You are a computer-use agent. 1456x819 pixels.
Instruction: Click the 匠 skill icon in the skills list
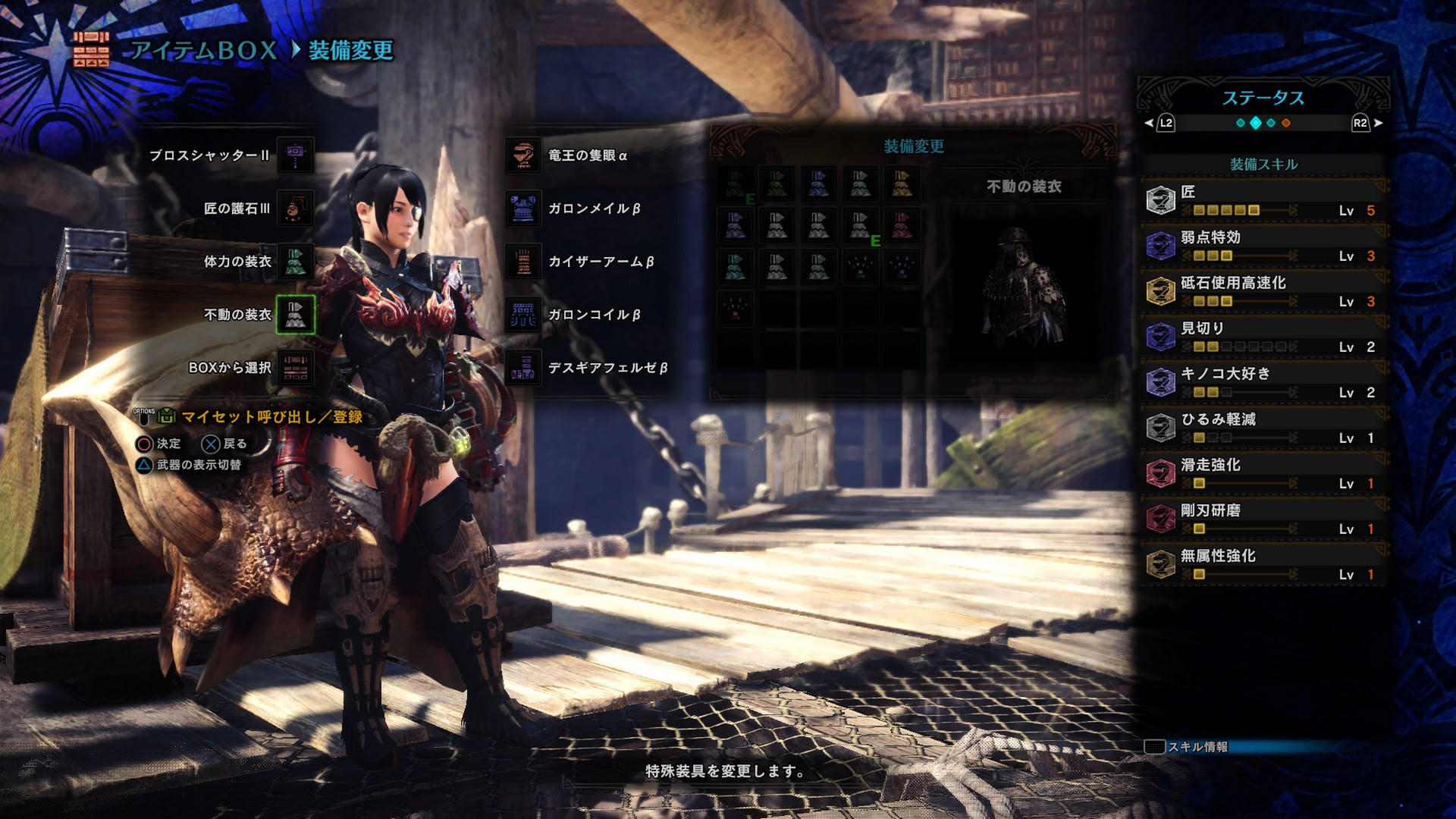click(1160, 197)
